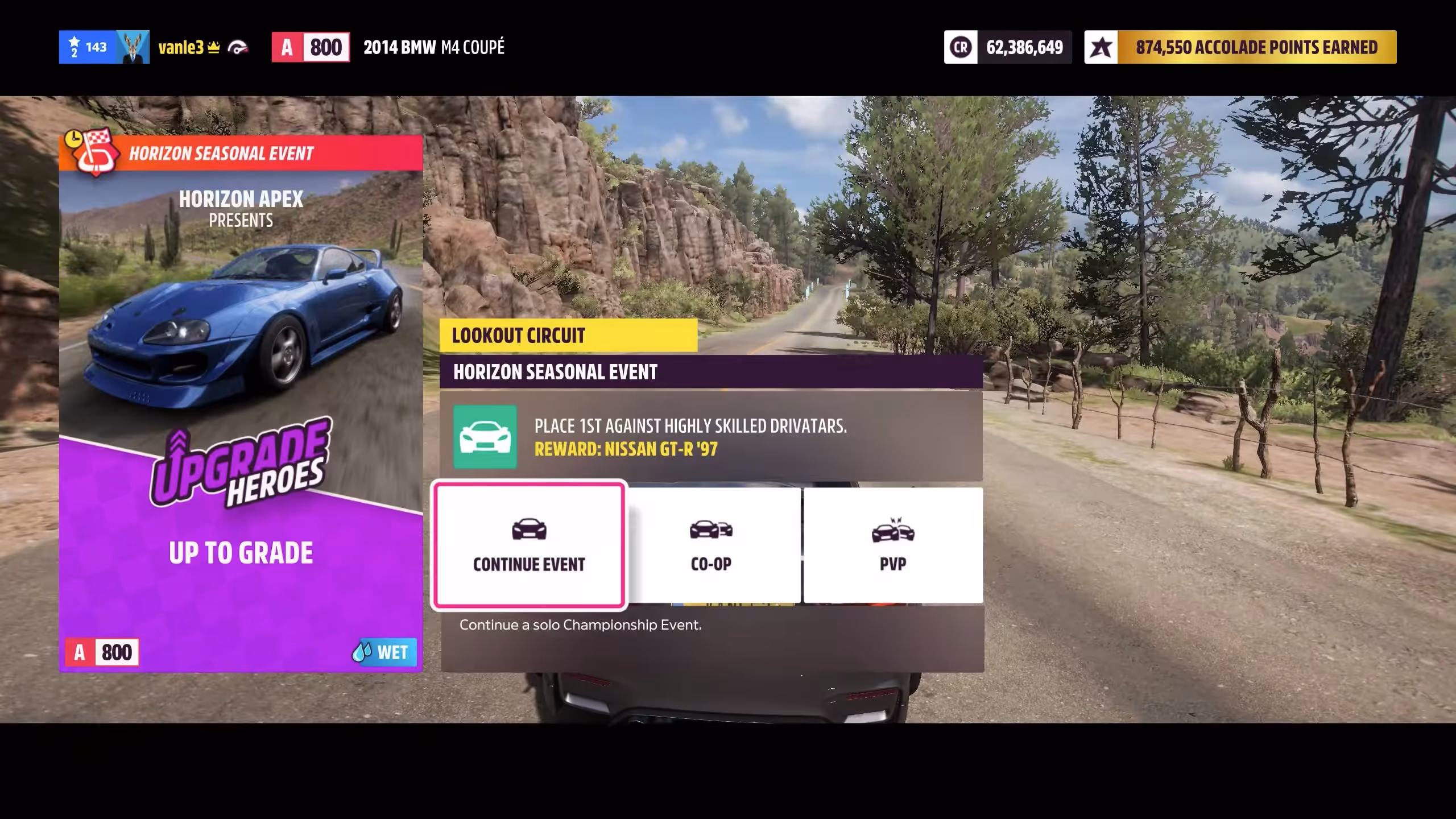Select Continue Event for the solo championship

(529, 545)
